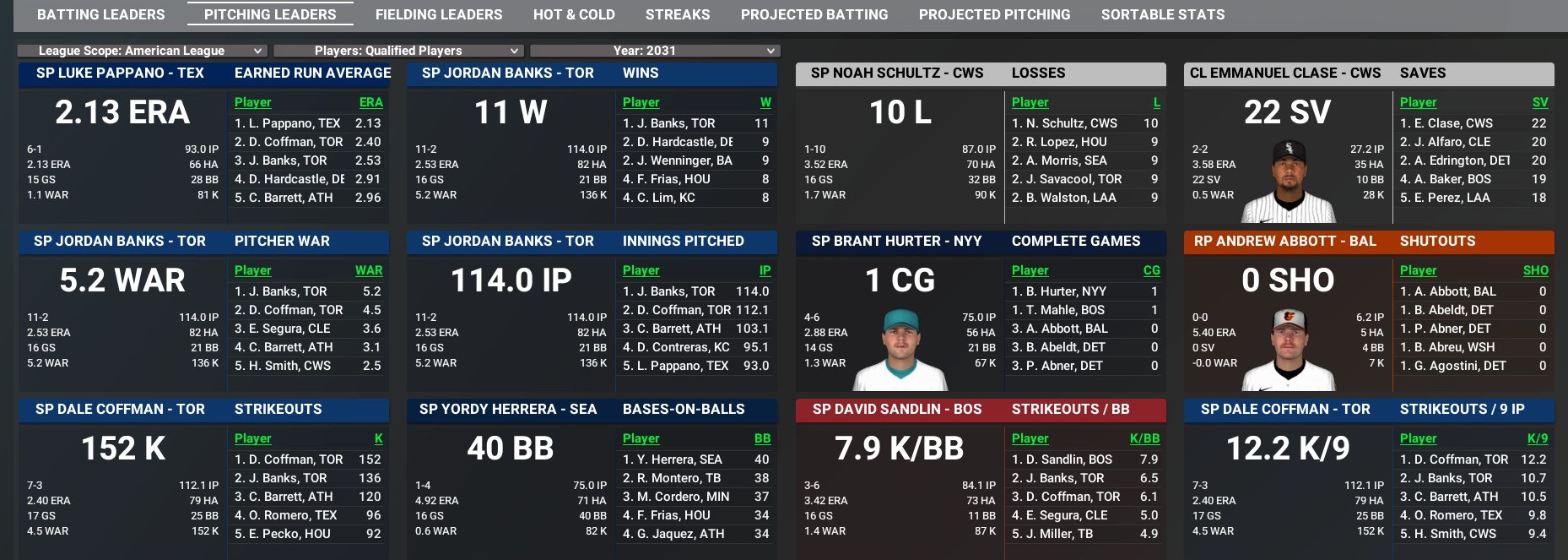
Task: Open Y. Herrera, SEA in Bases-on-Balls list
Action: [x=672, y=459]
